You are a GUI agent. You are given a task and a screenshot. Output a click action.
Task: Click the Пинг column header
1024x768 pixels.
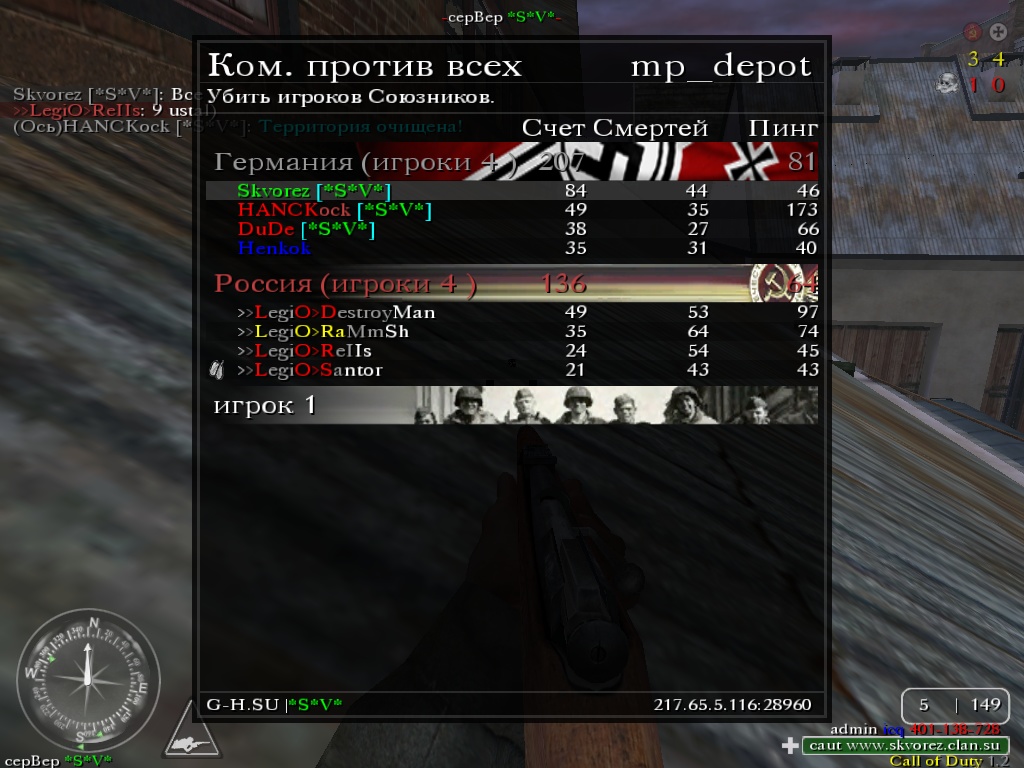tap(783, 128)
